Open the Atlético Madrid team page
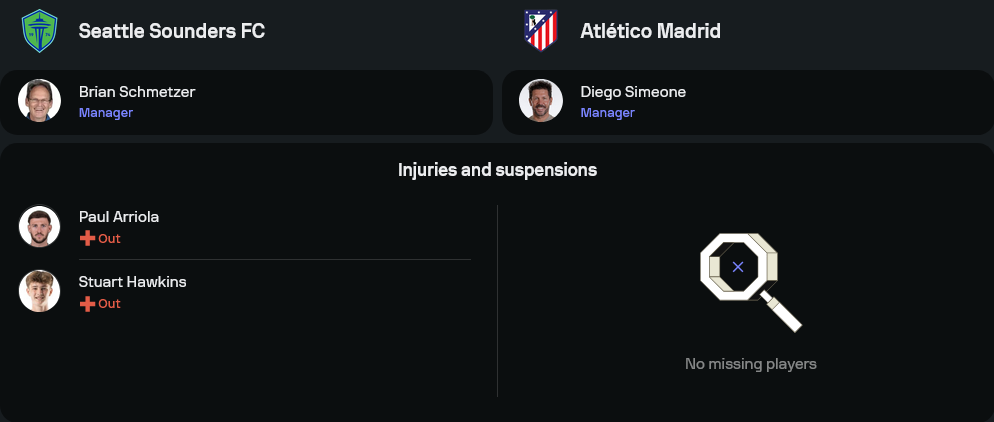 (650, 31)
